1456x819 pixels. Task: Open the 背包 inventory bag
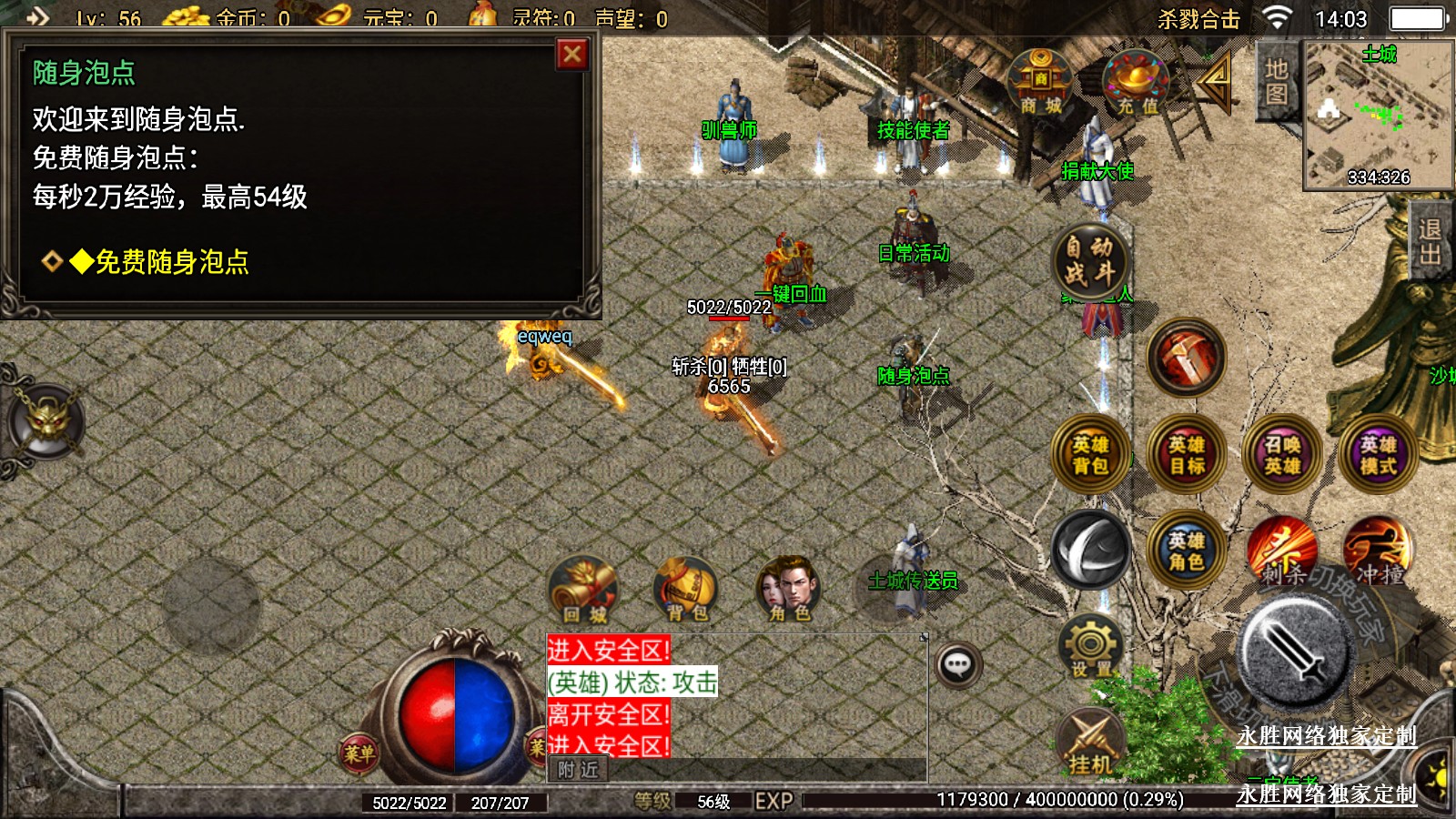687,590
